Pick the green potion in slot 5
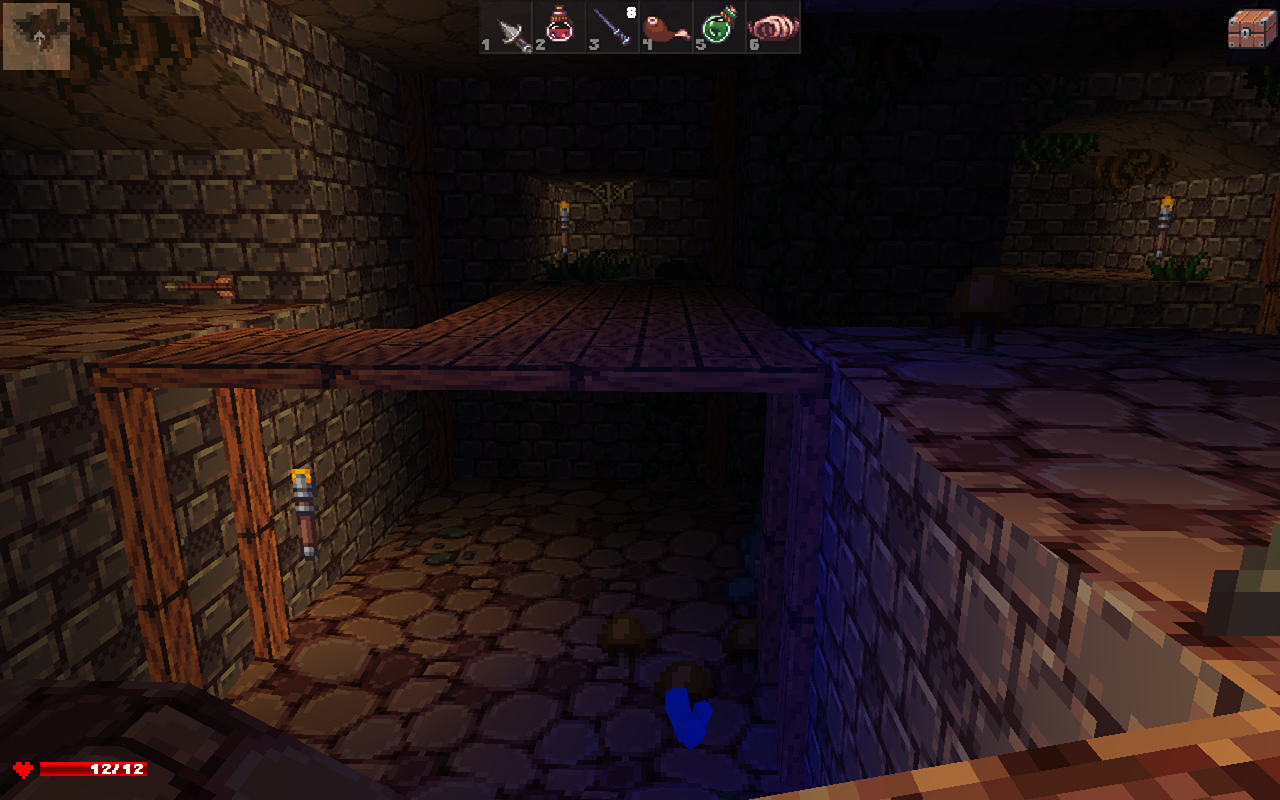 click(x=720, y=27)
